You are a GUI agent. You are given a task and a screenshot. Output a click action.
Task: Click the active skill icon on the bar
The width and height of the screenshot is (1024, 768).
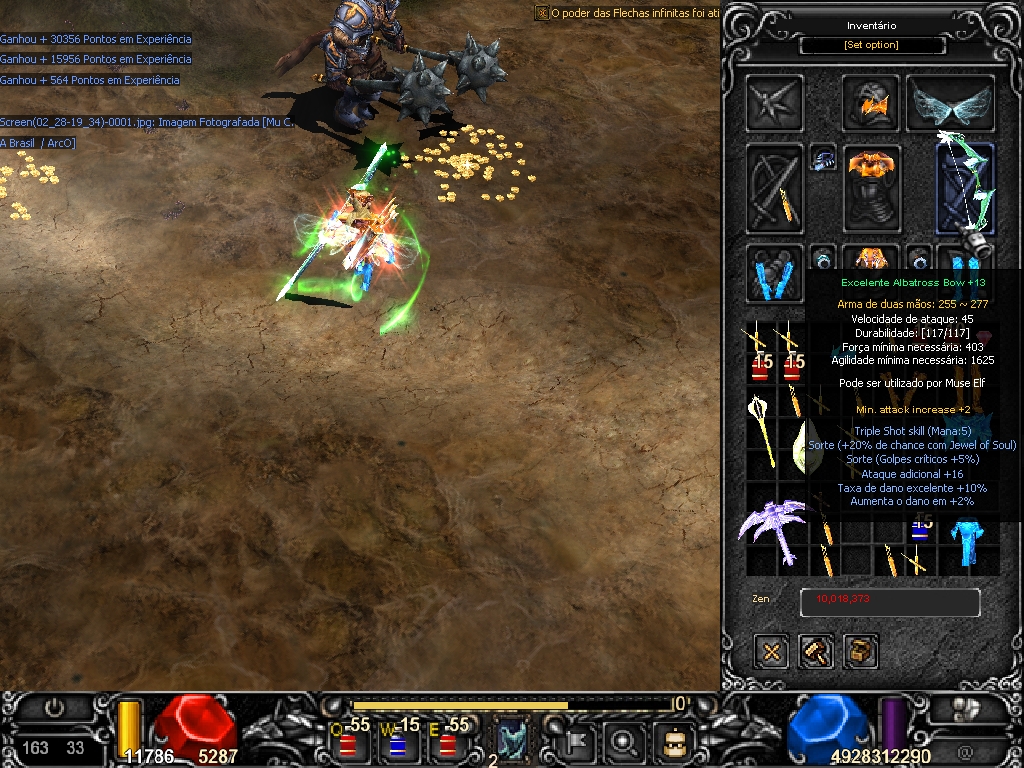tap(512, 740)
